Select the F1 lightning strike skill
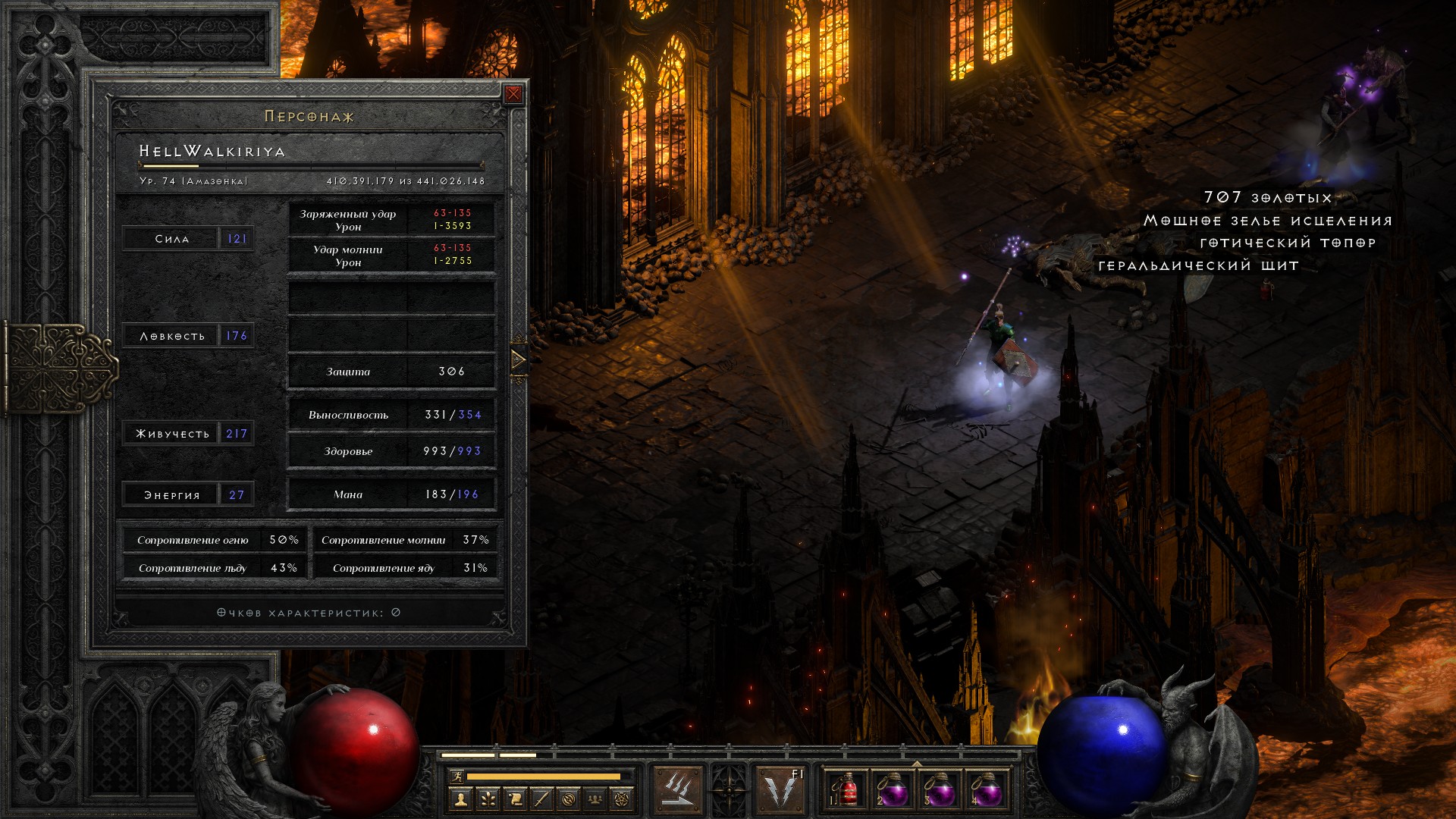The image size is (1456, 819). point(781,789)
